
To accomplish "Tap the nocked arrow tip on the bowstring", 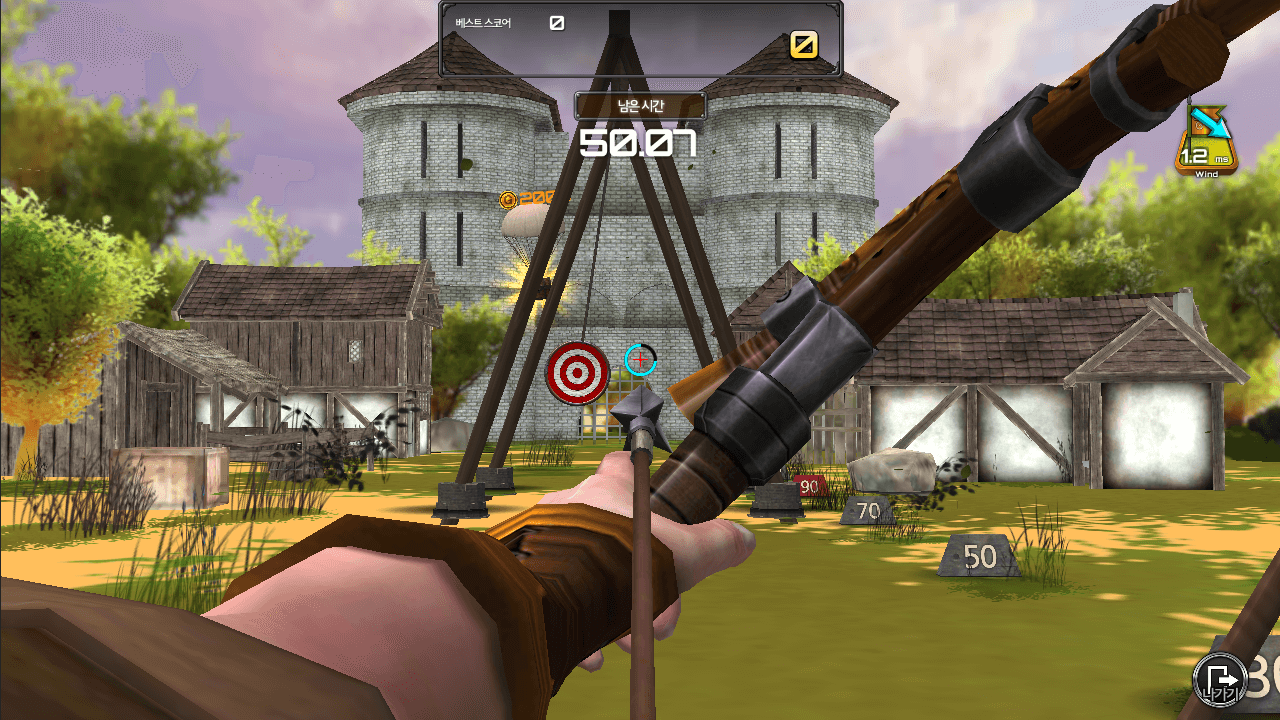I will pyautogui.click(x=640, y=412).
